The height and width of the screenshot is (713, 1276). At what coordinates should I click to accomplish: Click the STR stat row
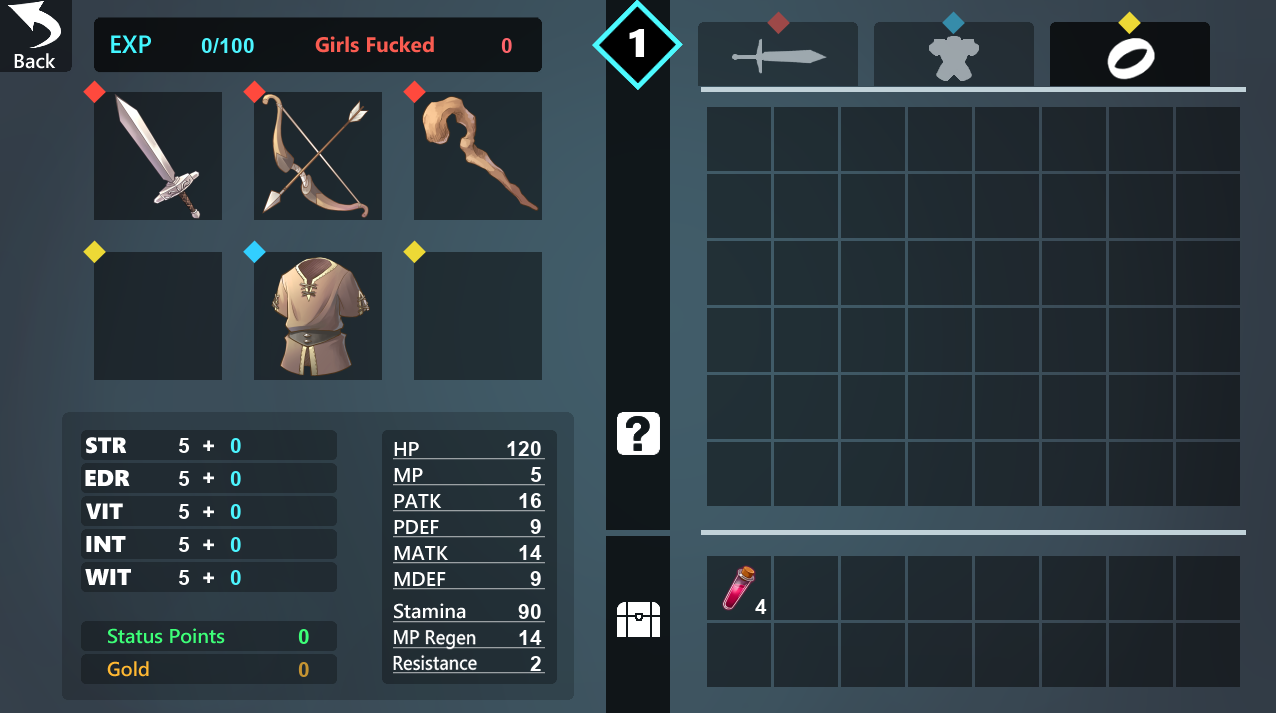(x=209, y=446)
